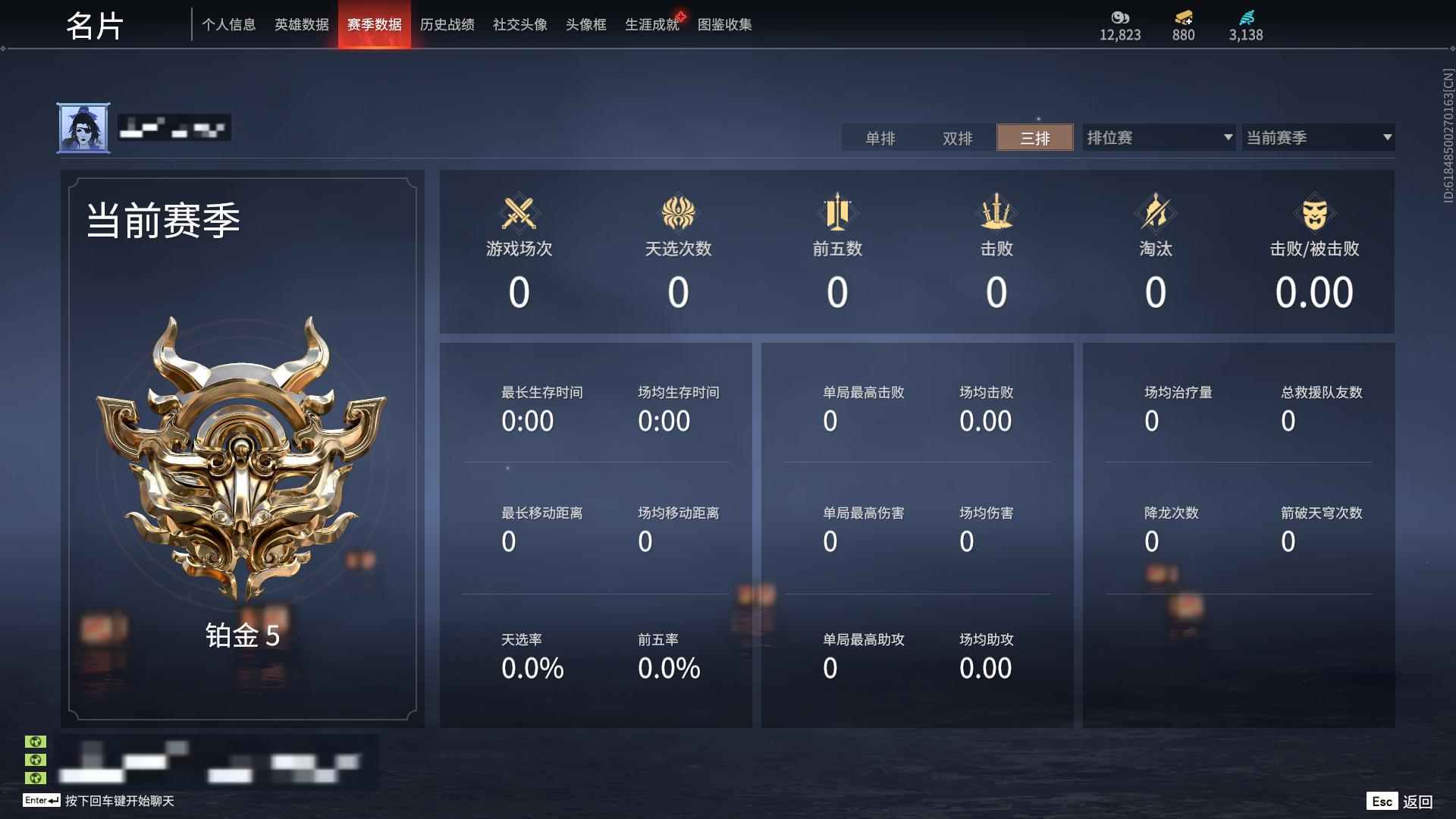
Task: Expand the 当前赛季 season dropdown
Action: pyautogui.click(x=1317, y=138)
